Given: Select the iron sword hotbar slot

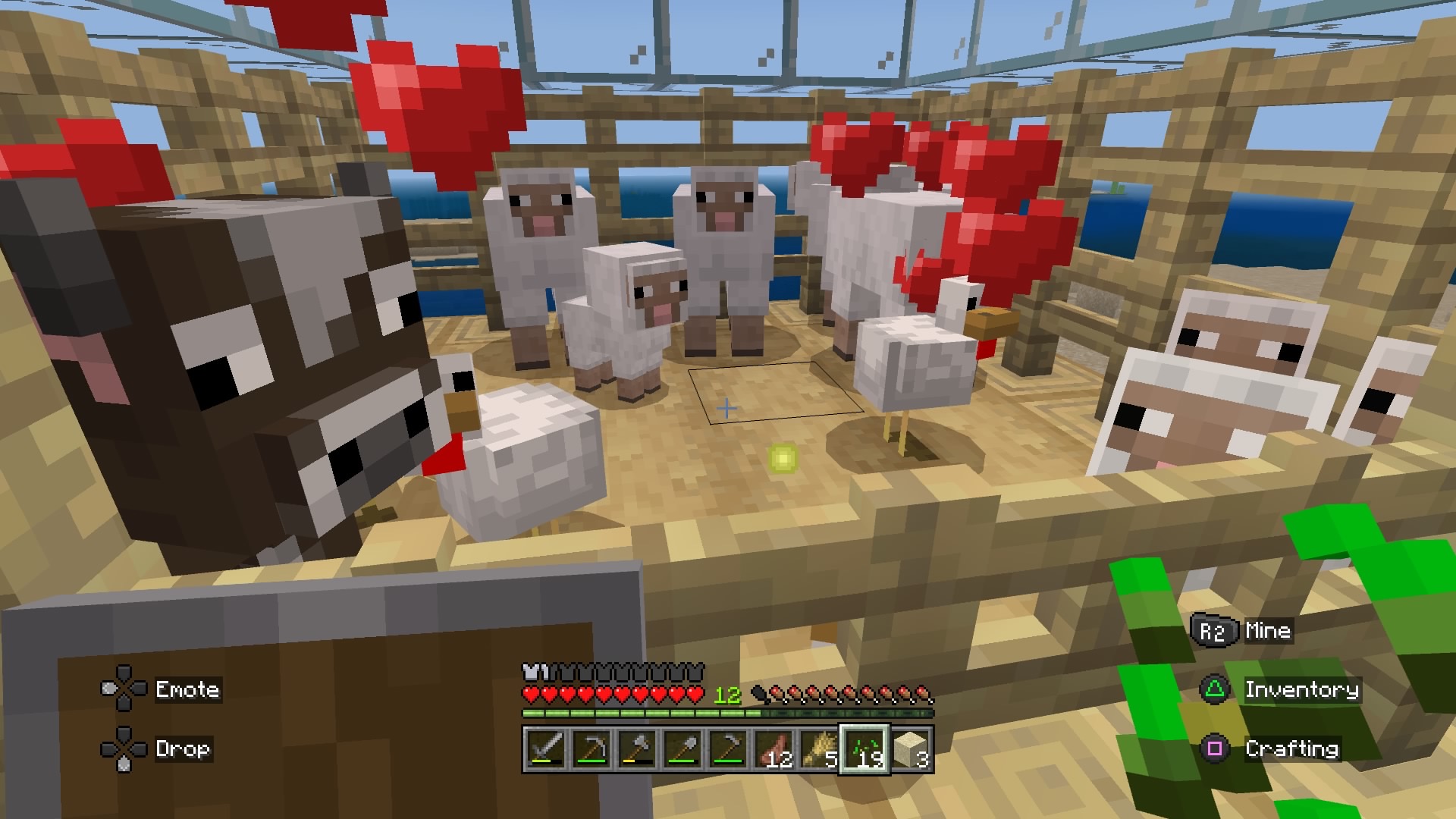Looking at the screenshot, I should 545,749.
